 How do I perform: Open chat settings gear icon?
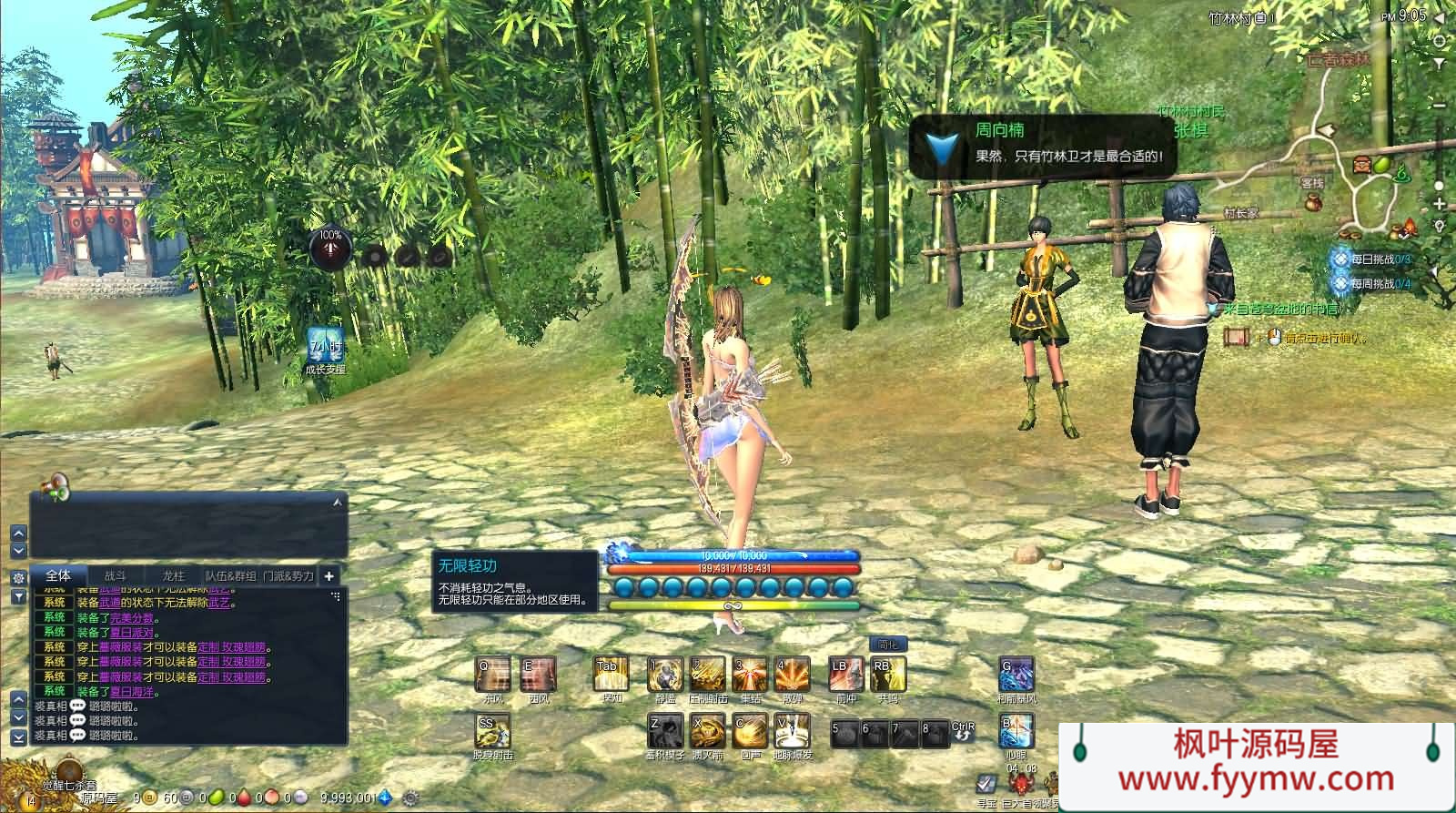click(x=18, y=578)
